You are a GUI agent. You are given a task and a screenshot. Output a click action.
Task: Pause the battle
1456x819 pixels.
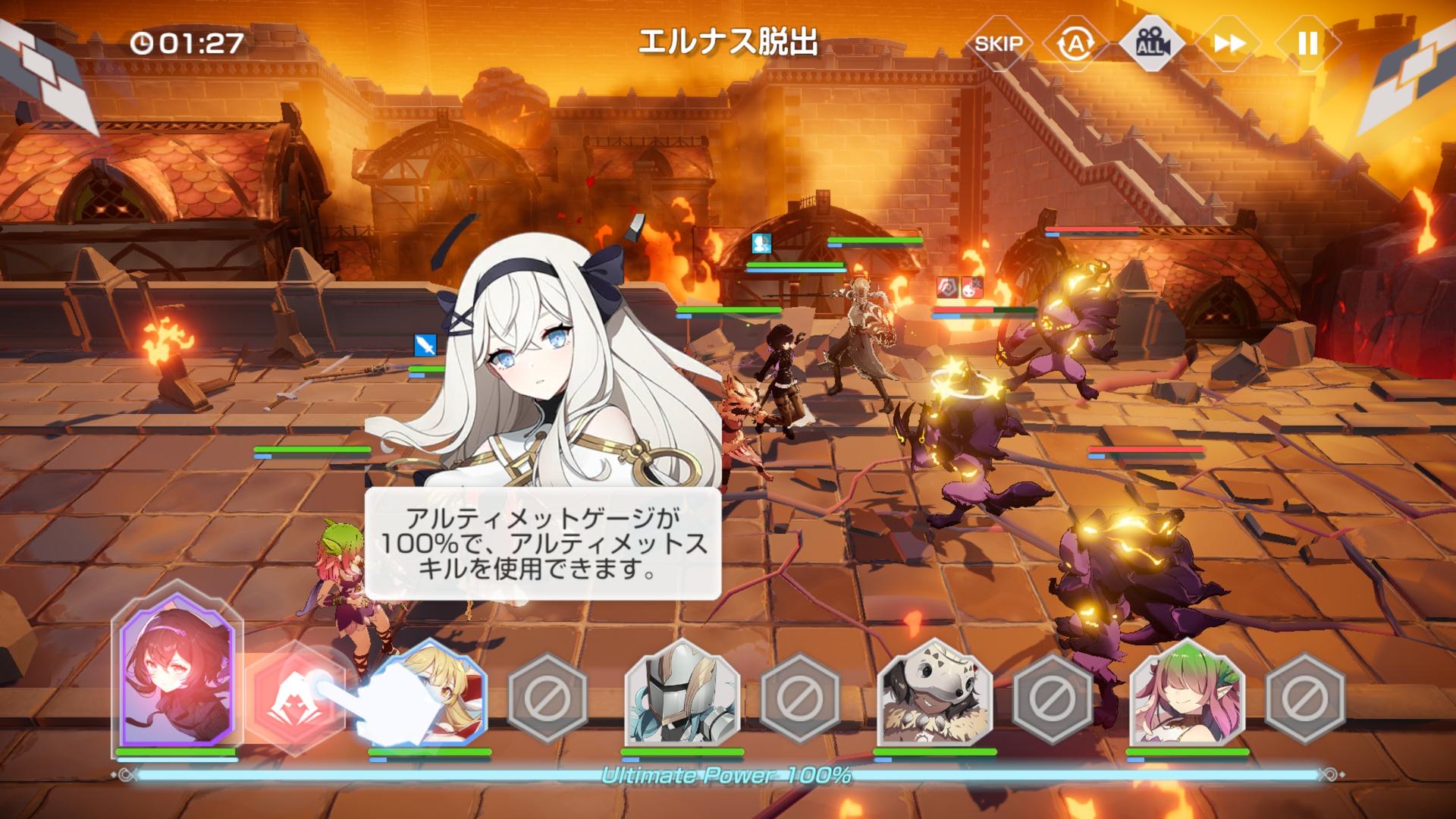pyautogui.click(x=1307, y=44)
